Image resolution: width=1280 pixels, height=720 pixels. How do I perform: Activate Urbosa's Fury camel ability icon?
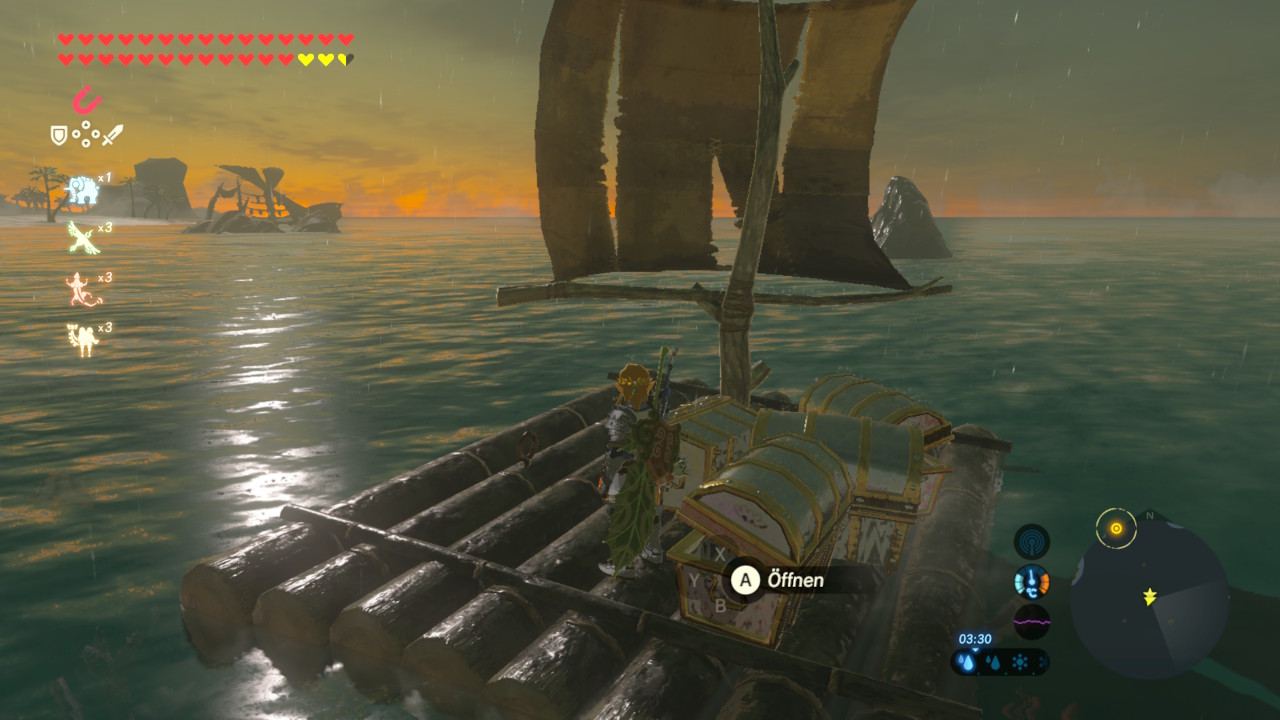click(x=82, y=339)
